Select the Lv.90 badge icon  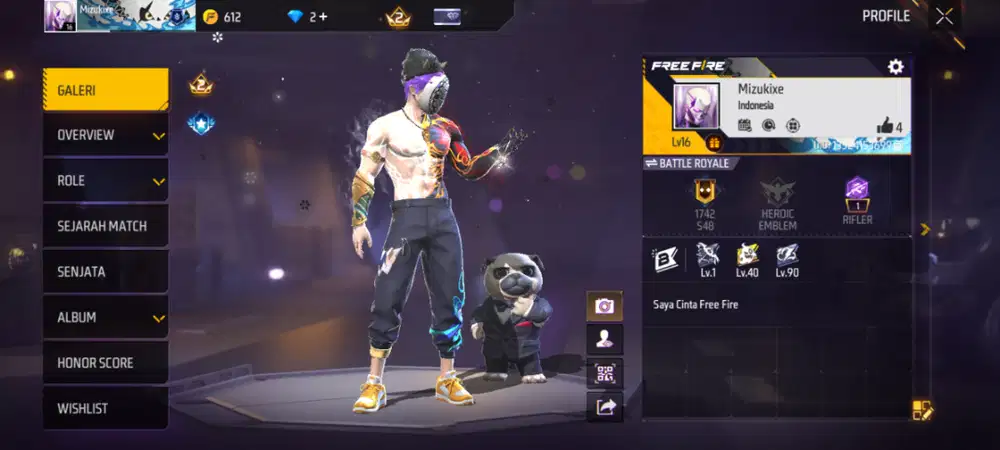[786, 256]
